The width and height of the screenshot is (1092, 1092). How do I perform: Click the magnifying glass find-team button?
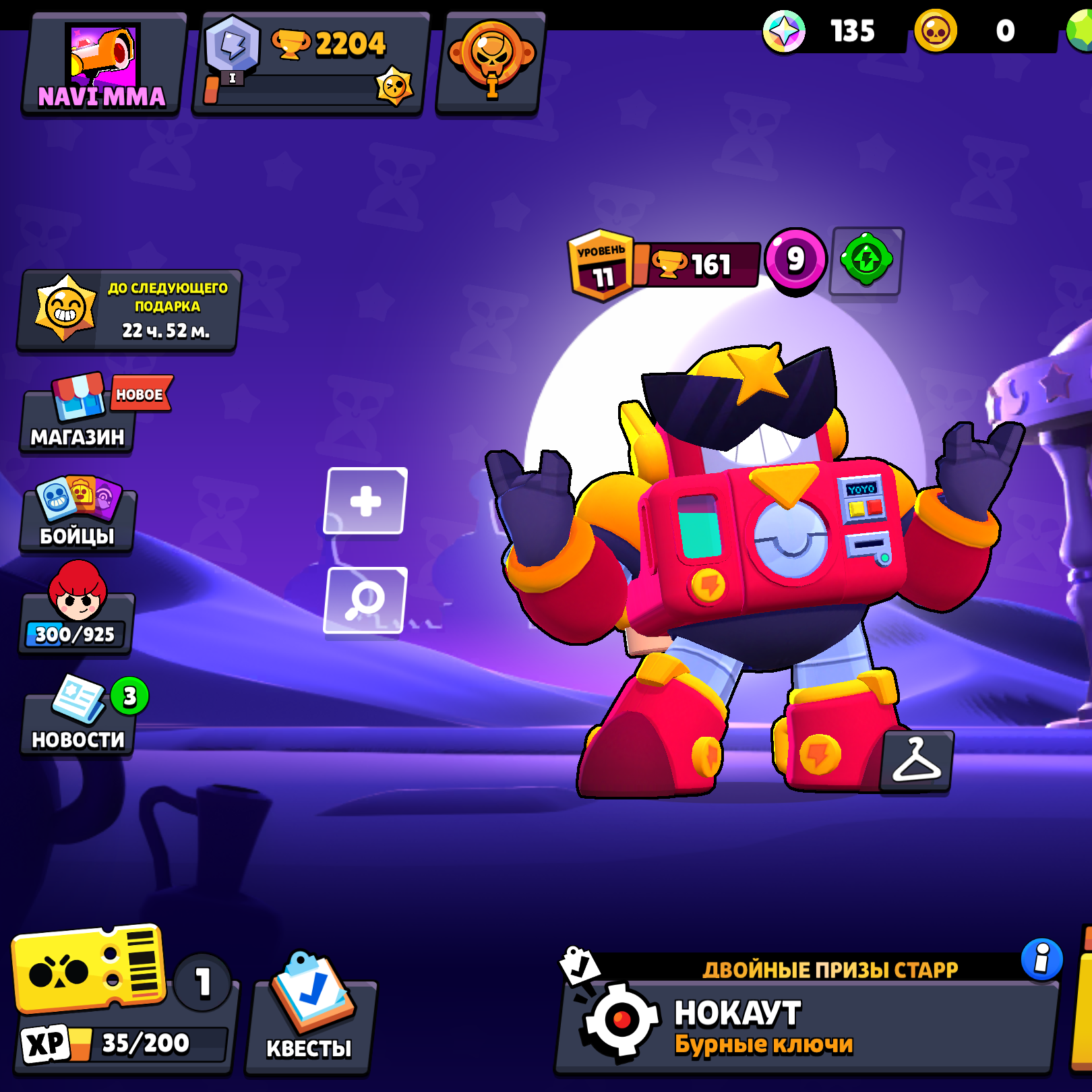coord(365,600)
